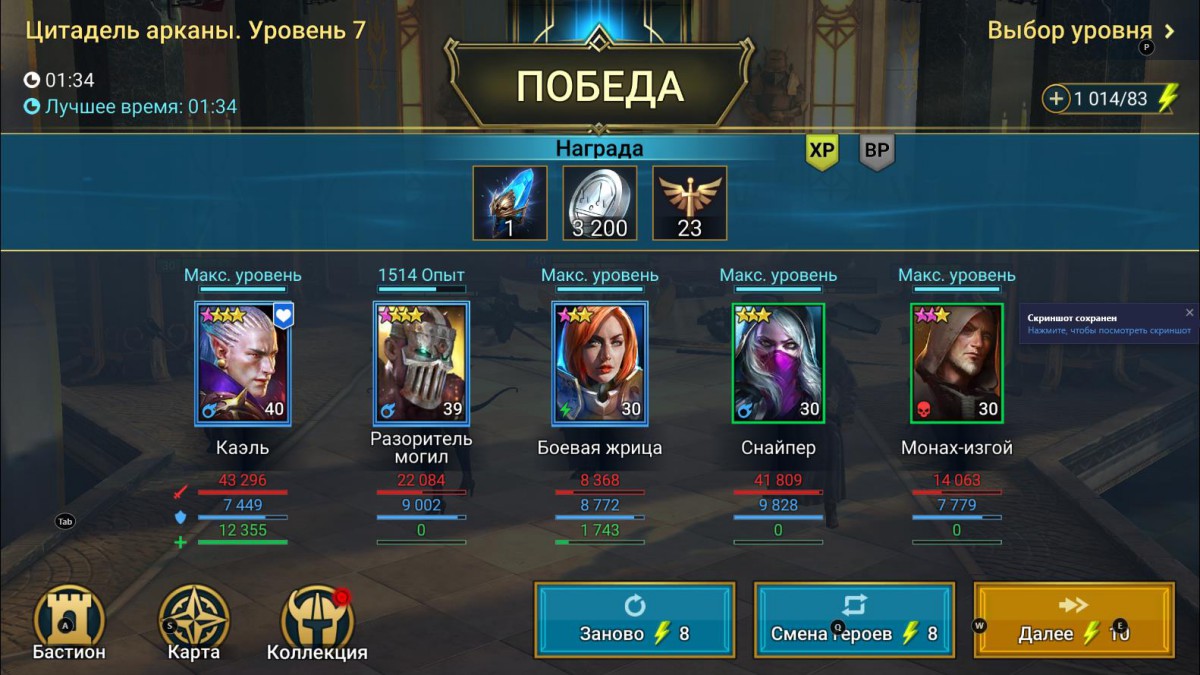
Task: Choose the Боевая жрица portrait
Action: 600,363
